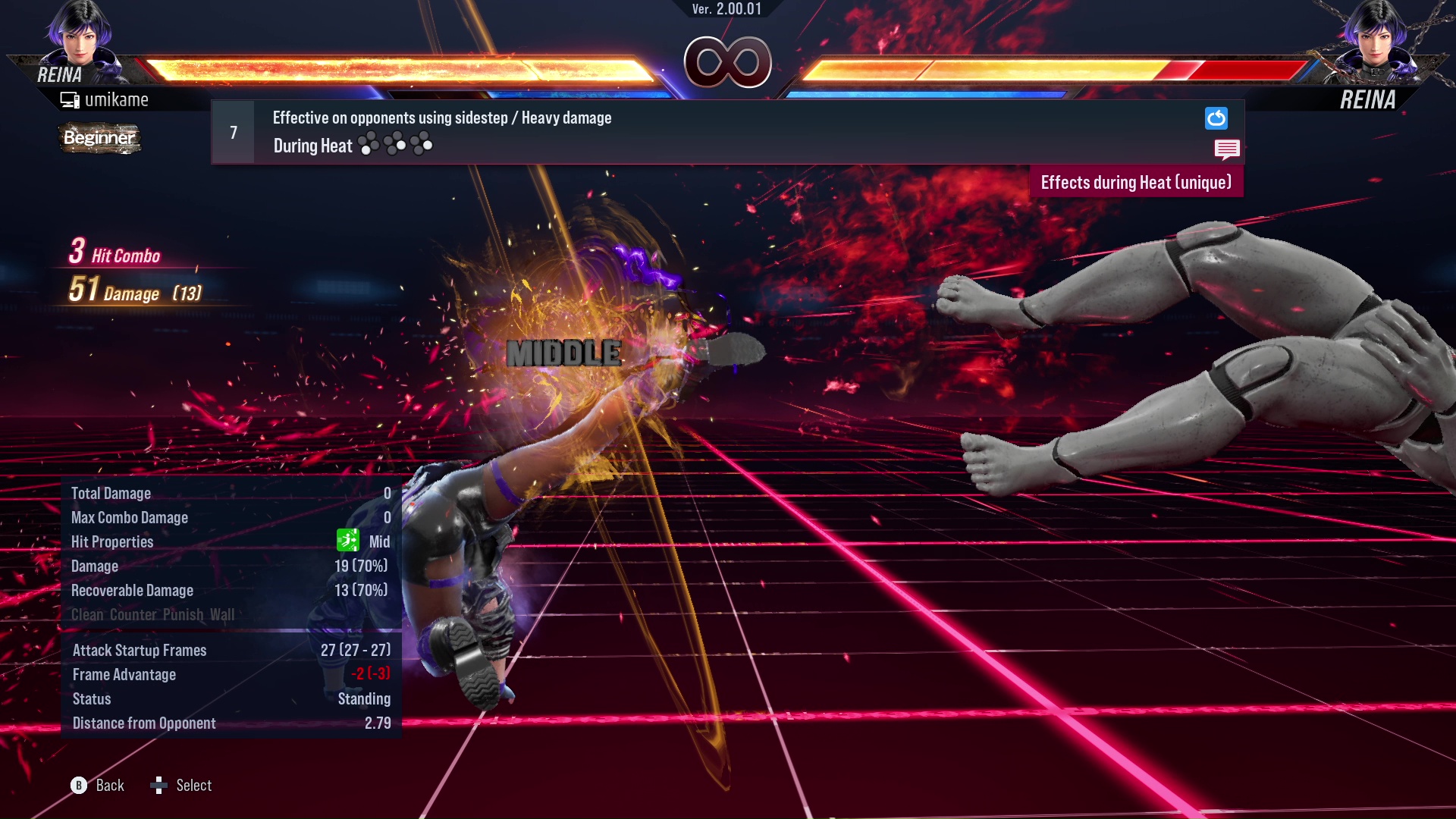Select the green Hit Properties icon
Image resolution: width=1456 pixels, height=819 pixels.
pyautogui.click(x=347, y=541)
